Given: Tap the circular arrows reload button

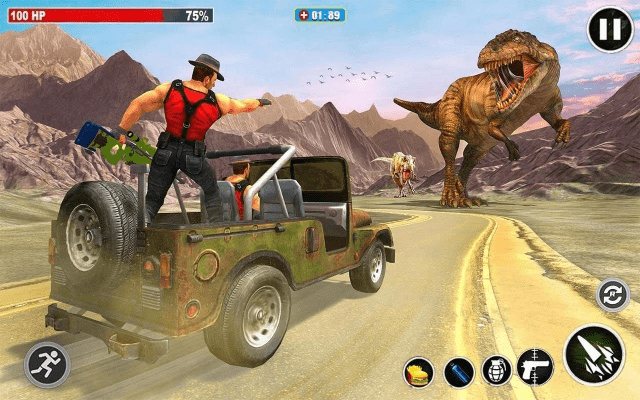Looking at the screenshot, I should coord(612,294).
